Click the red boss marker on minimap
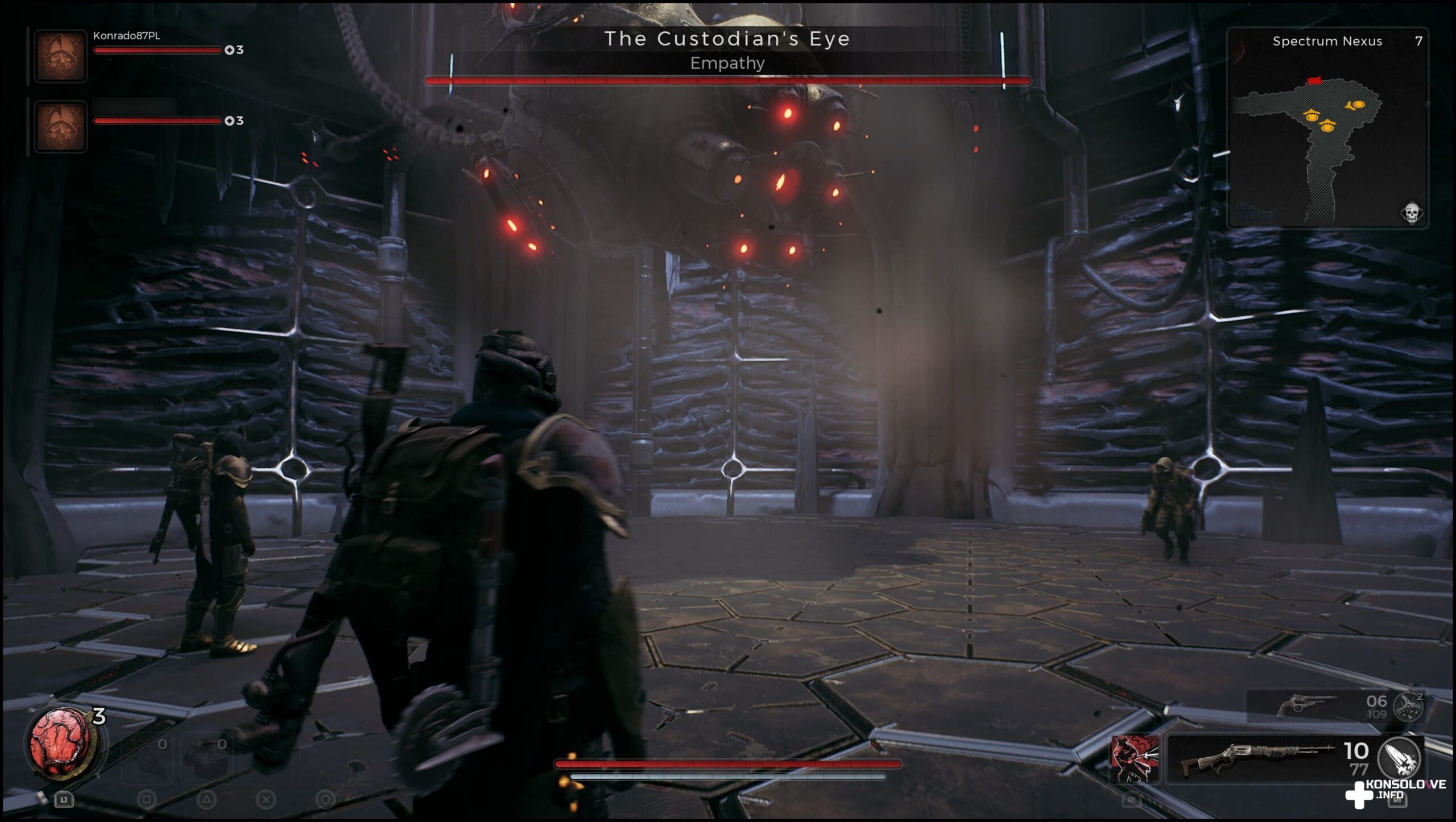This screenshot has height=822, width=1456. coord(1314,81)
